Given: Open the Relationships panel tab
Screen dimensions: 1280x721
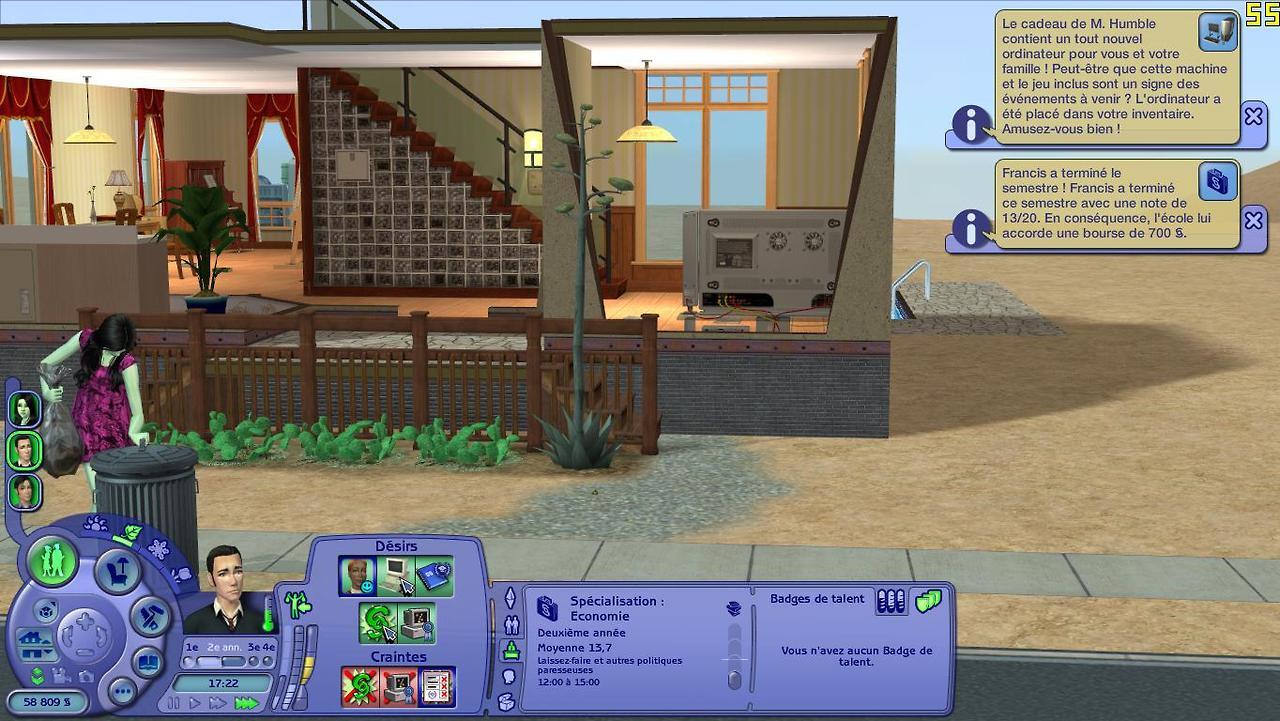Looking at the screenshot, I should (511, 625).
